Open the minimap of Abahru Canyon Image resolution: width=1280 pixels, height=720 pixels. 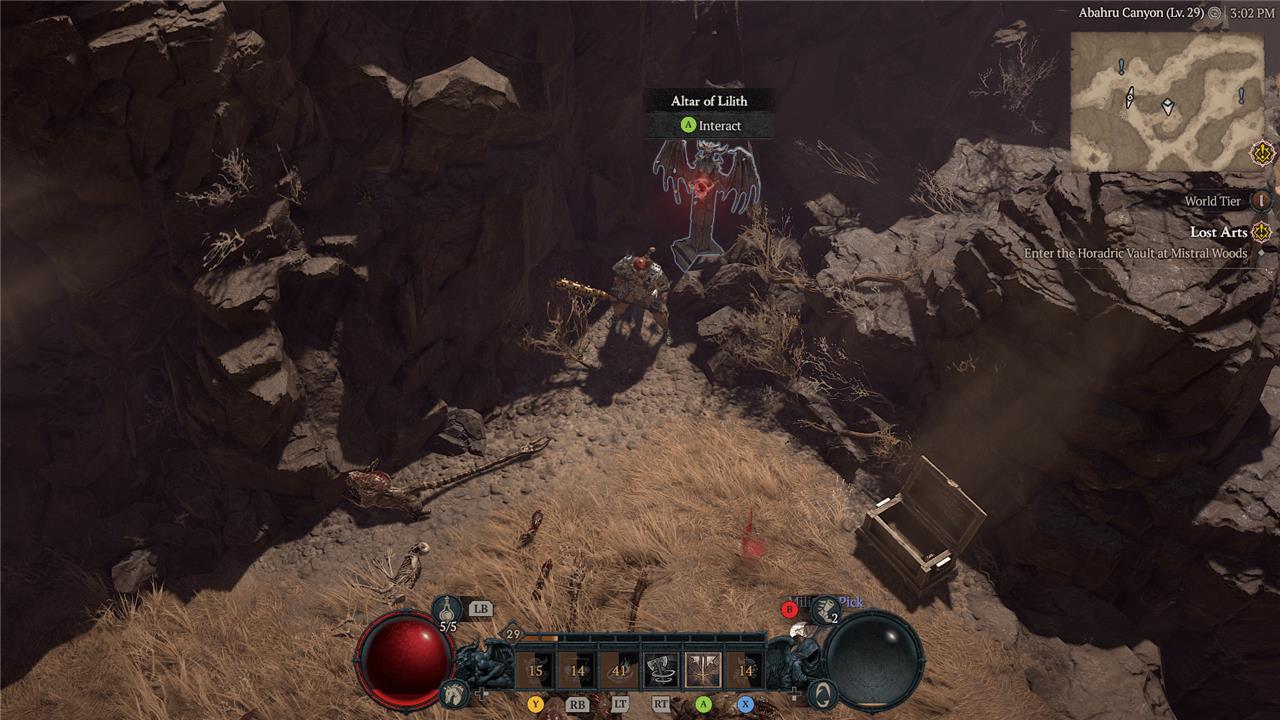1167,101
